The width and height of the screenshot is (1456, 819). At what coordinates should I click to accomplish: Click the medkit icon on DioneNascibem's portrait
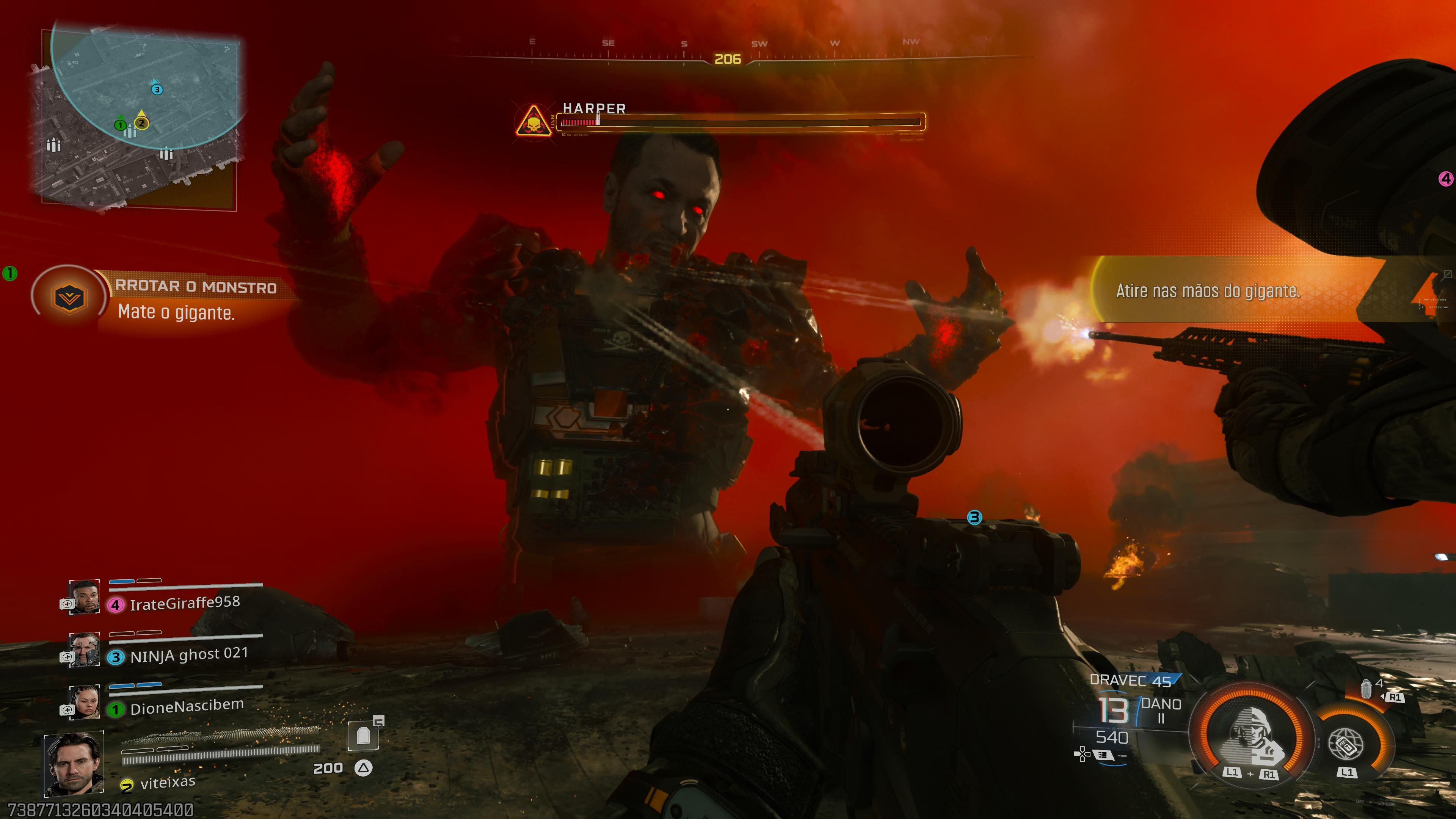point(67,710)
